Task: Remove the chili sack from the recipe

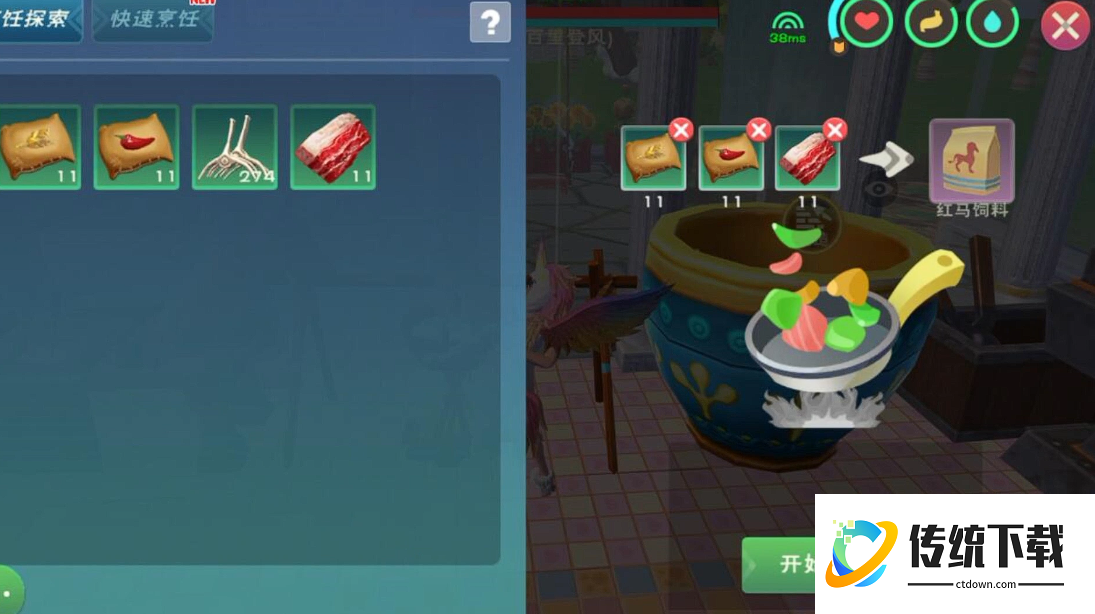Action: (759, 130)
